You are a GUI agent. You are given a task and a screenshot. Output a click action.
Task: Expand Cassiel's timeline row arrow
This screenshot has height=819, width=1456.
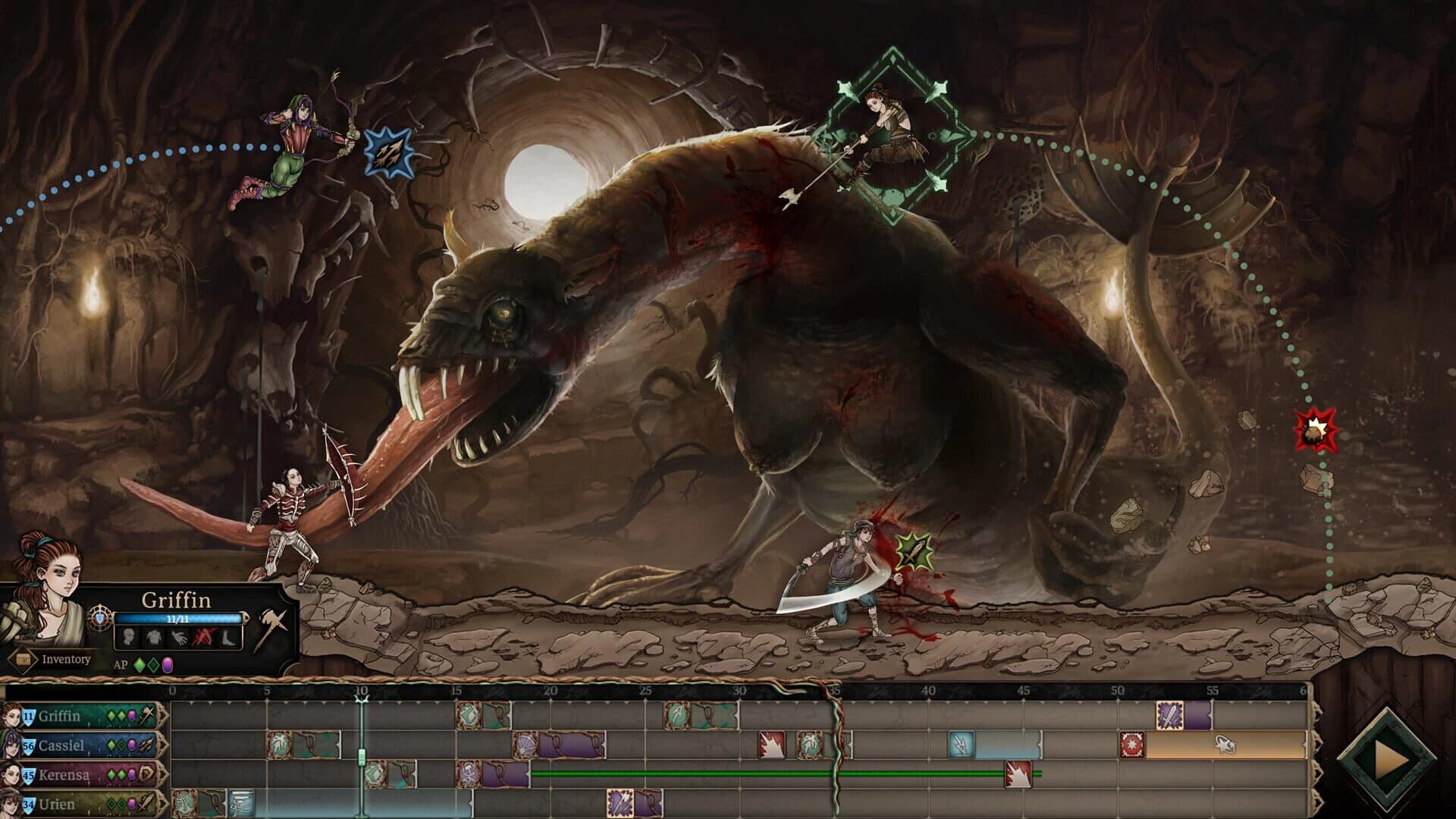point(162,745)
